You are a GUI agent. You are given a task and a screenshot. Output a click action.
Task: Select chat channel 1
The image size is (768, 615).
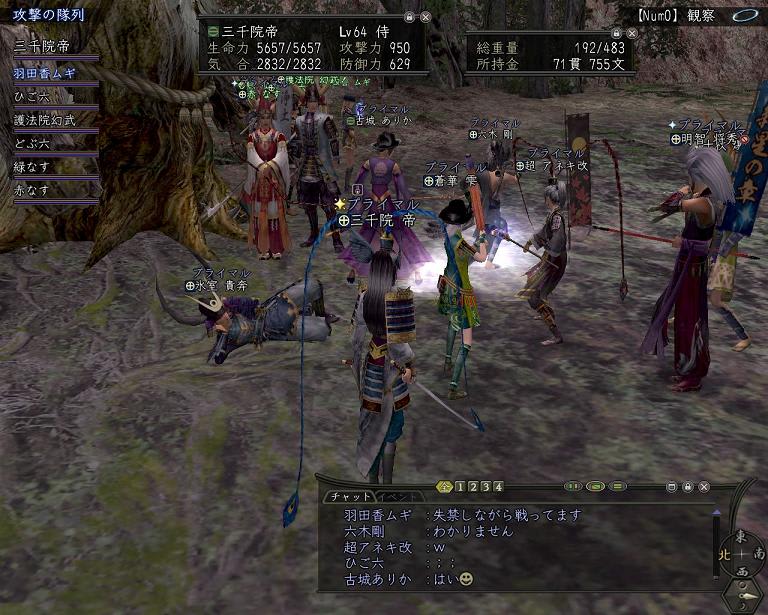pyautogui.click(x=460, y=487)
